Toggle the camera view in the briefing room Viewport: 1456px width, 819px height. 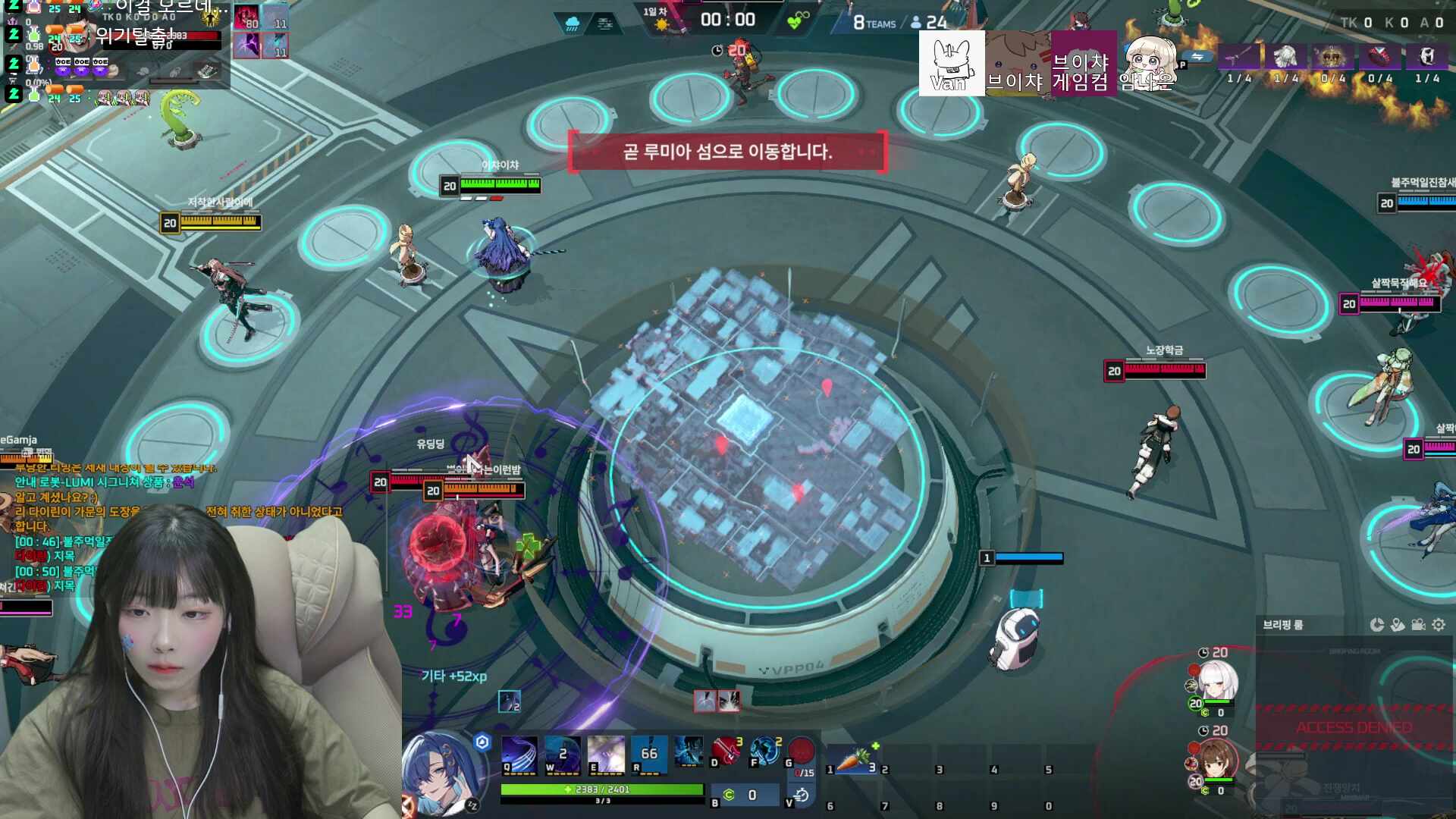[1418, 625]
